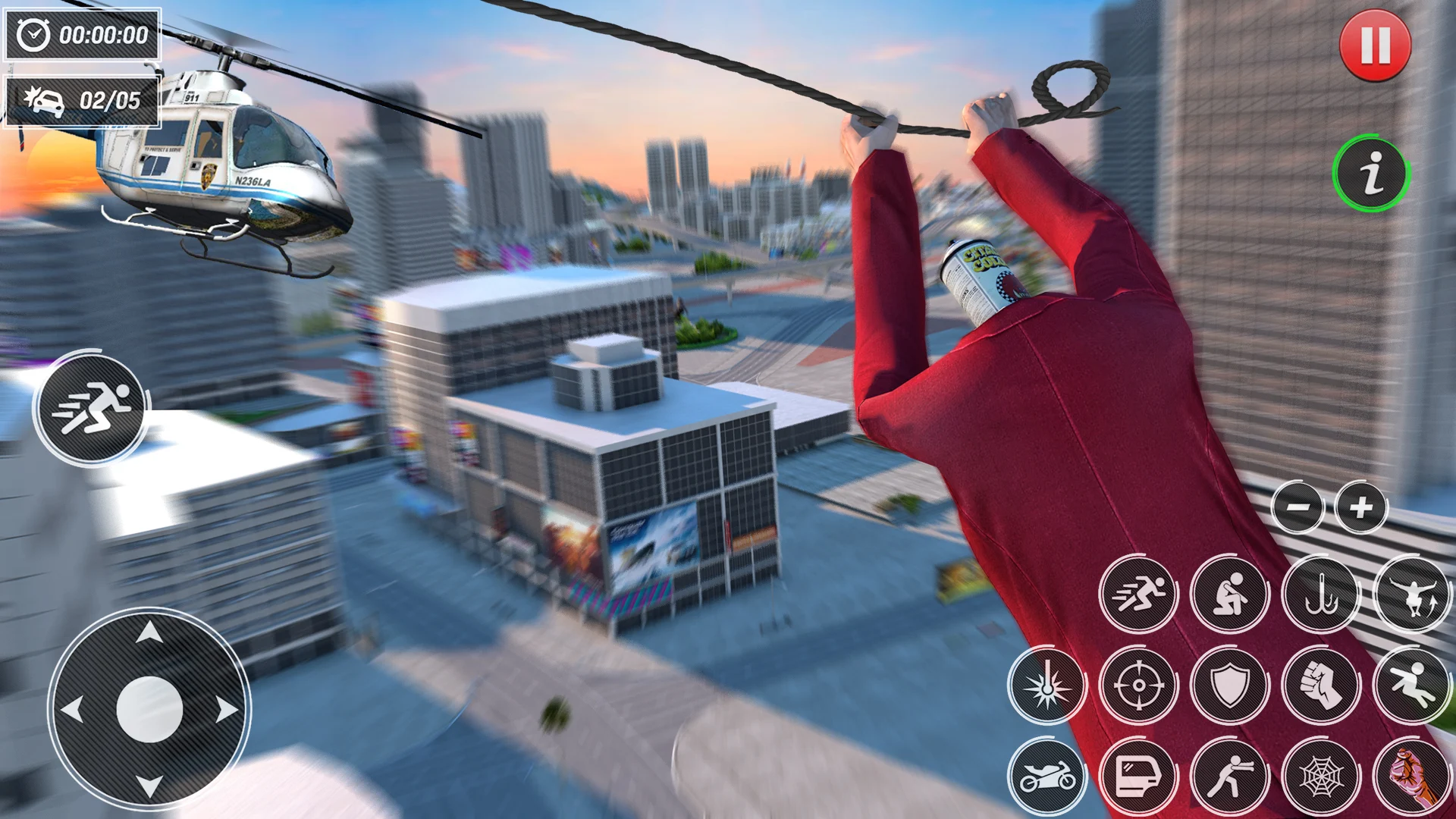The height and width of the screenshot is (819, 1456).
Task: Tap the joystick's up arrow
Action: click(149, 632)
